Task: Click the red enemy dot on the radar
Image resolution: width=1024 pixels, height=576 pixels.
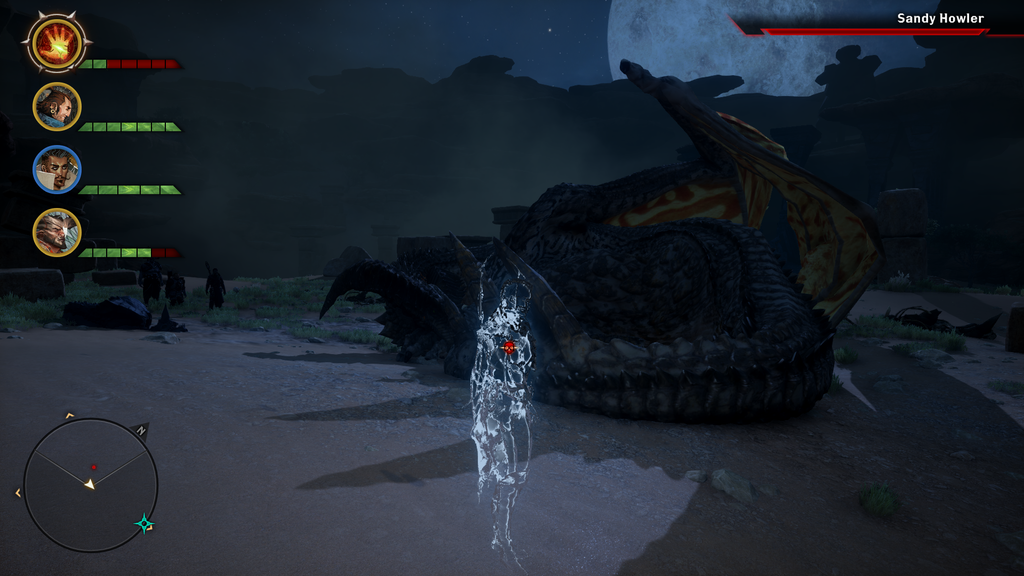Action: pyautogui.click(x=93, y=467)
